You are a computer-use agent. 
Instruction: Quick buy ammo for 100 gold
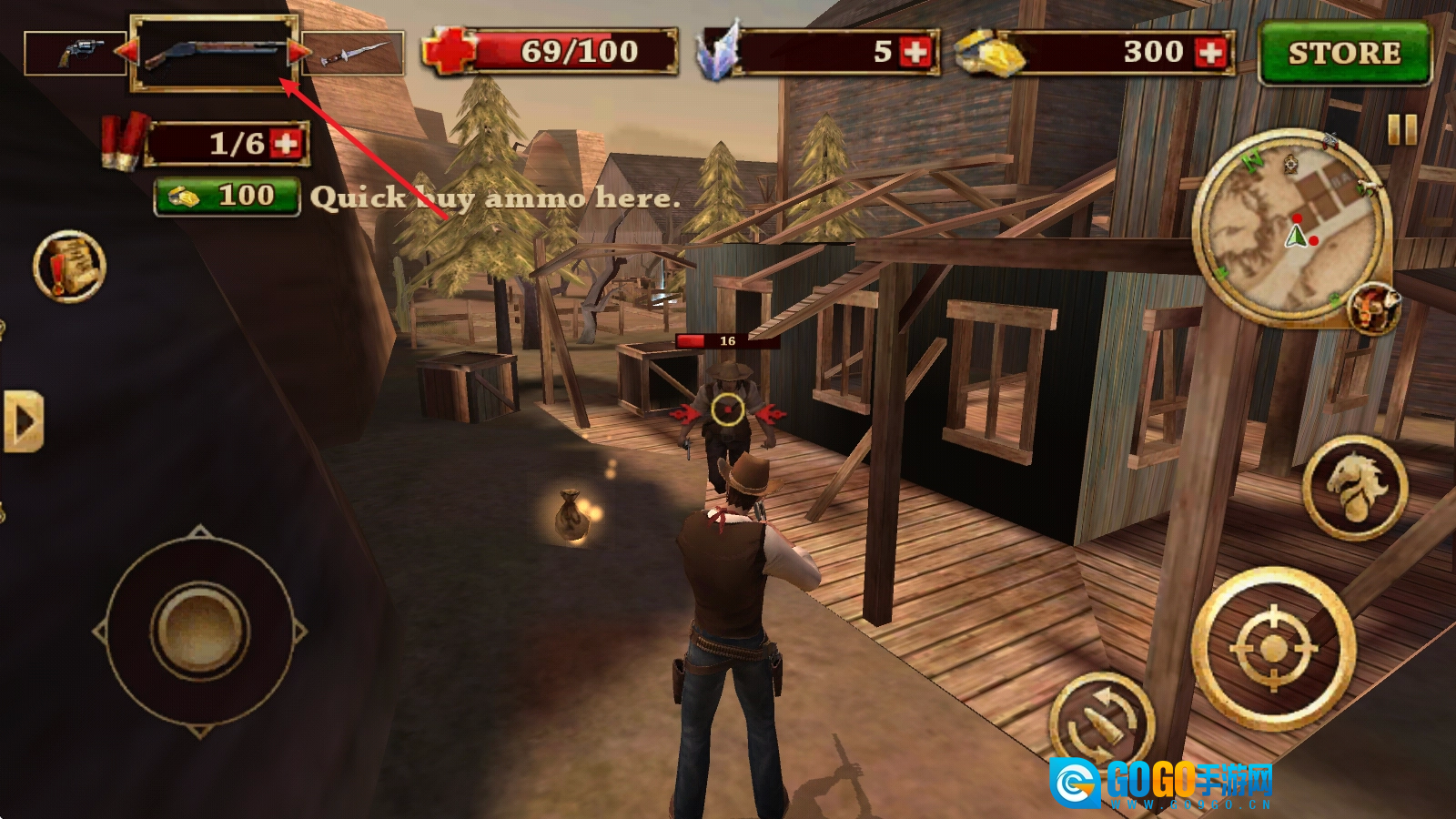[x=227, y=197]
